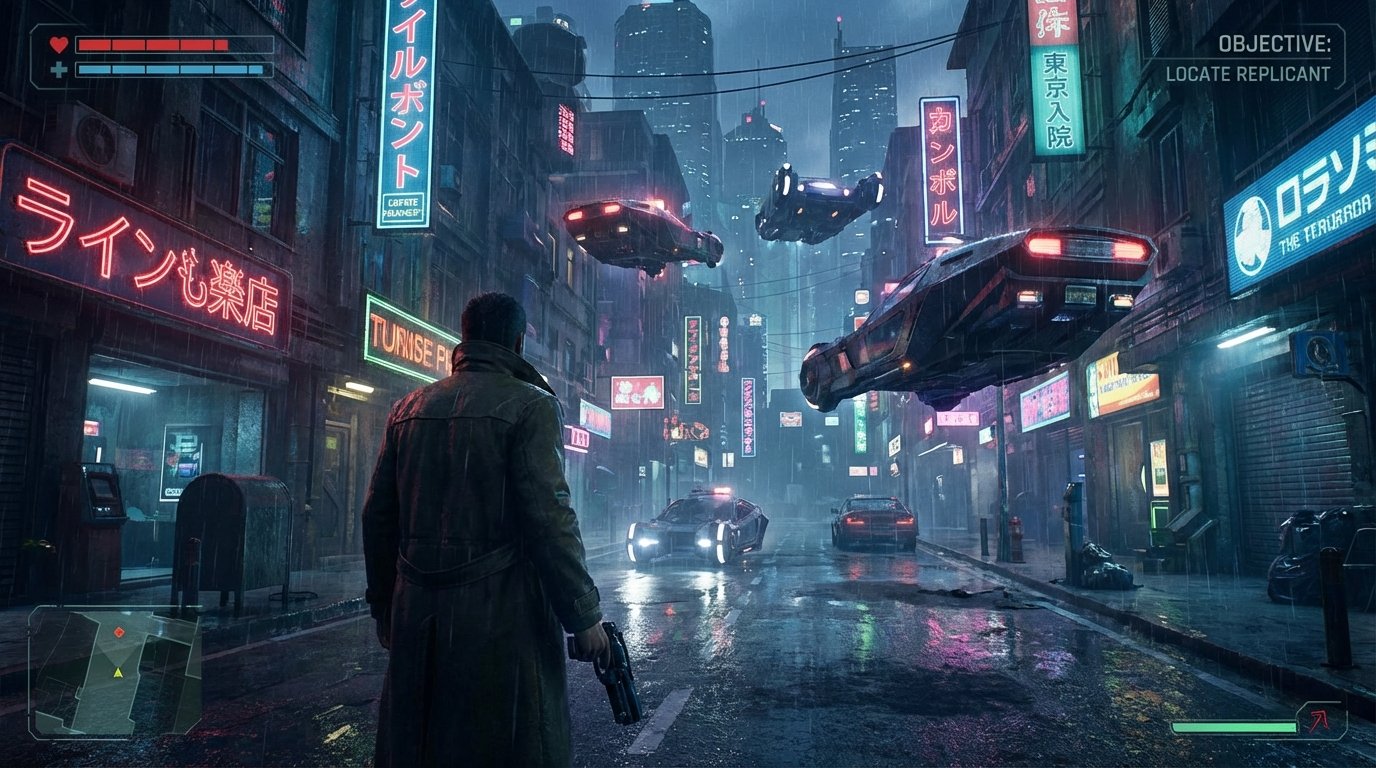Click the red heart health icon
The width and height of the screenshot is (1376, 768).
pos(59,44)
